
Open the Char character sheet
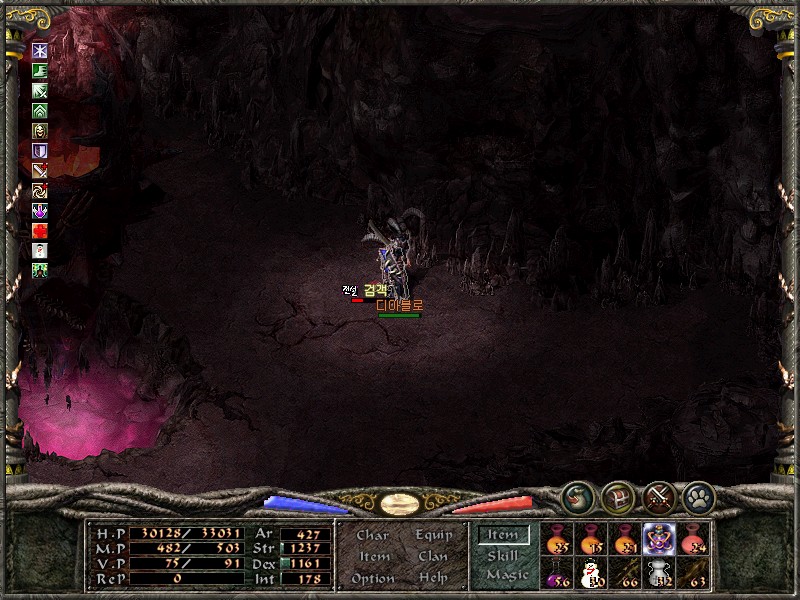(372, 535)
